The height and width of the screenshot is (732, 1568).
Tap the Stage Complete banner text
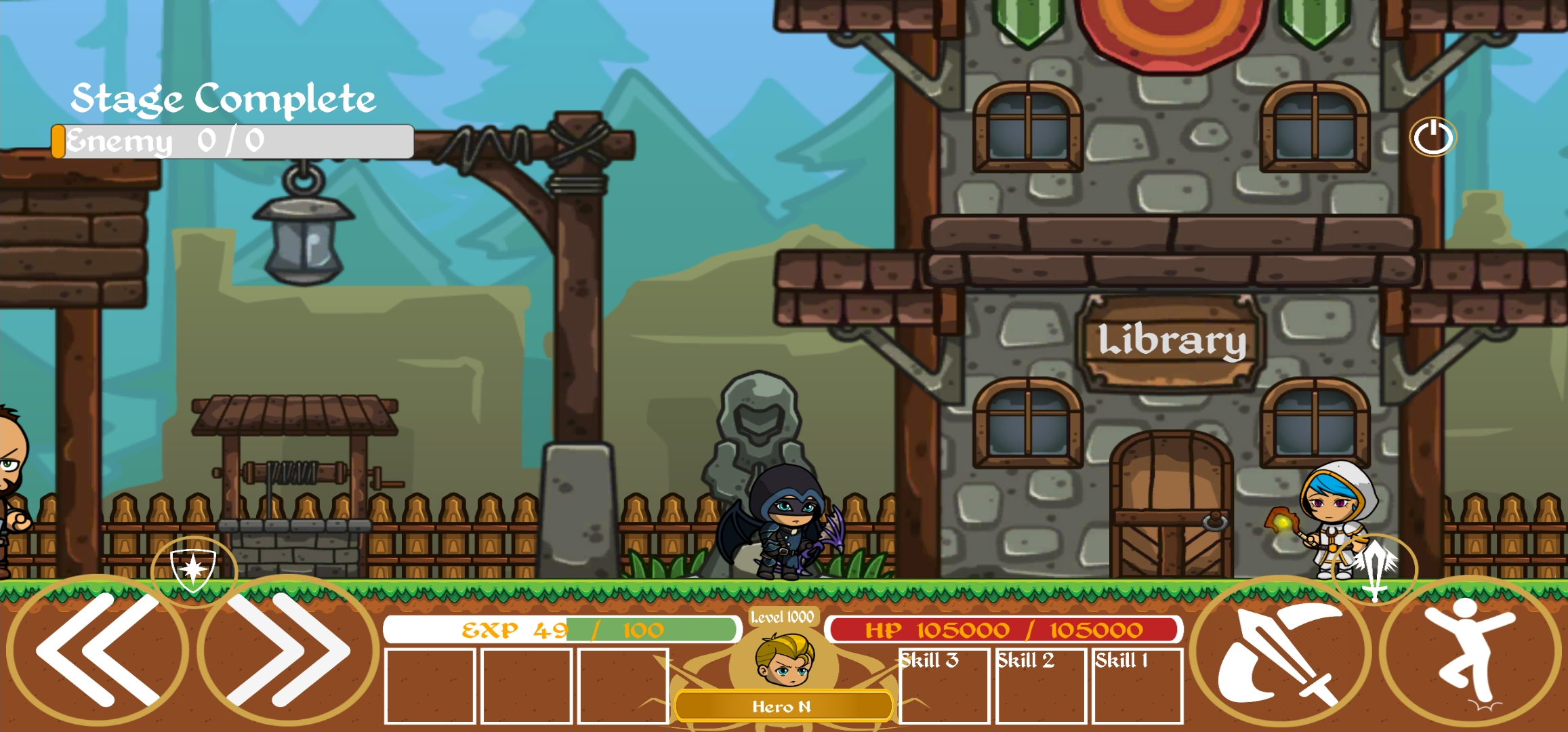click(x=224, y=99)
